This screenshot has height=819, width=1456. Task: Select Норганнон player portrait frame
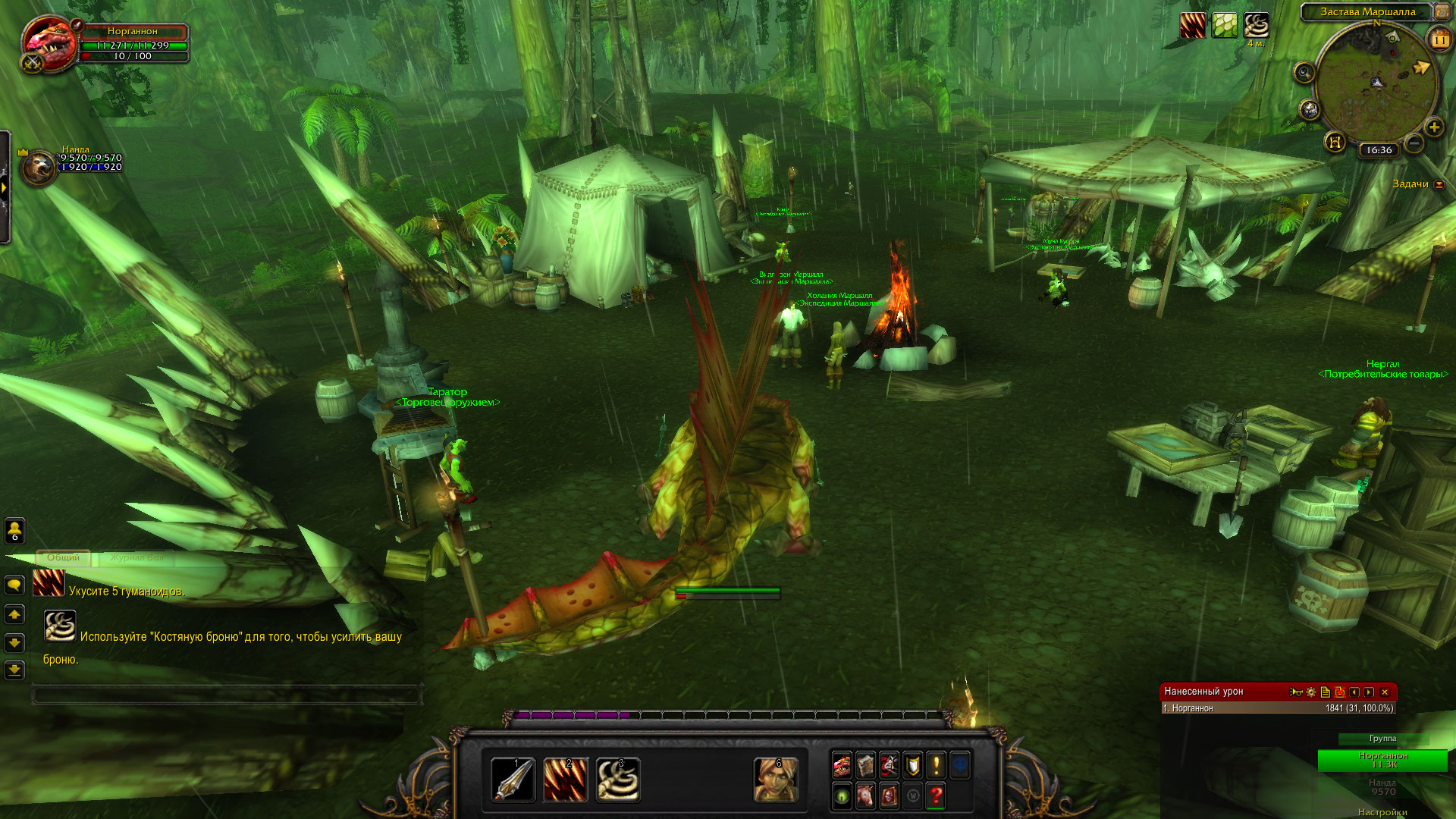click(x=49, y=44)
